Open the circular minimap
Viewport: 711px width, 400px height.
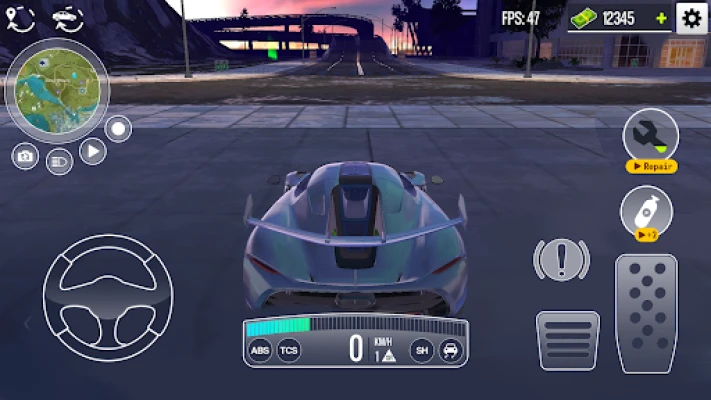pyautogui.click(x=56, y=91)
